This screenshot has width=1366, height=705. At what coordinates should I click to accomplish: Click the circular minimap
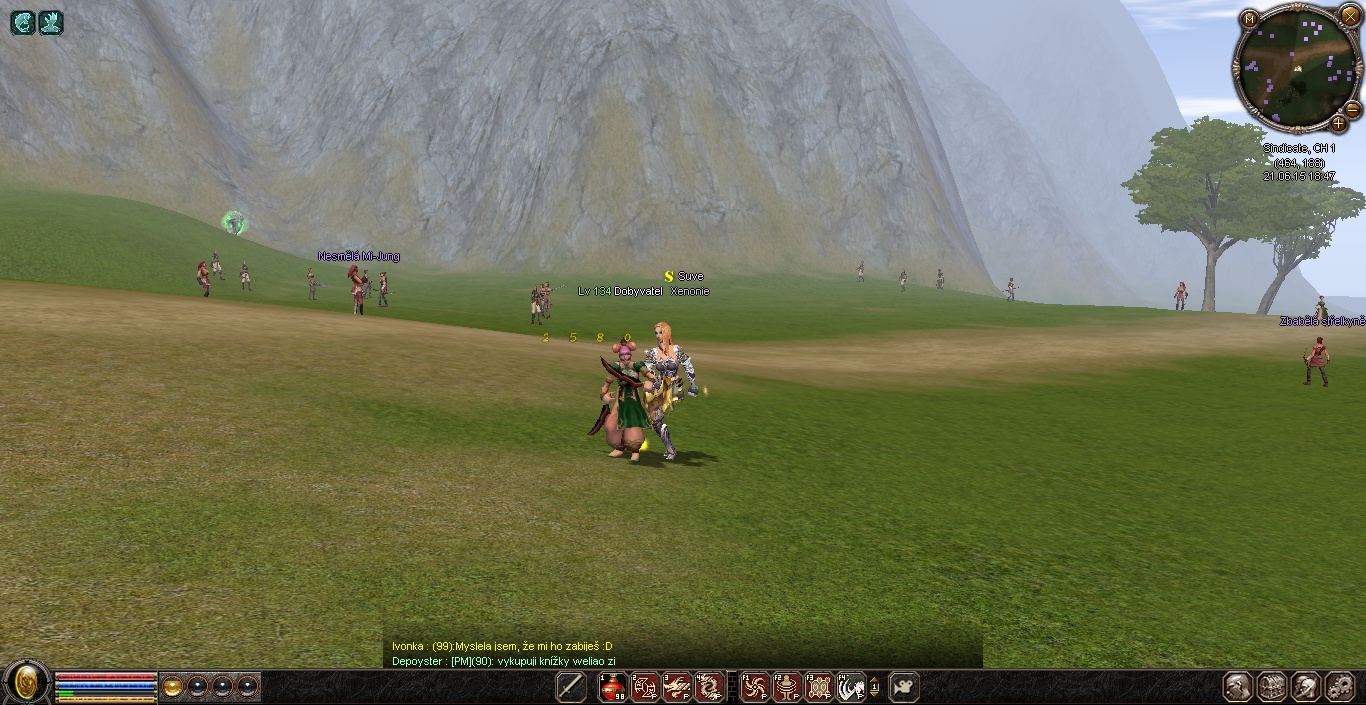[1296, 68]
